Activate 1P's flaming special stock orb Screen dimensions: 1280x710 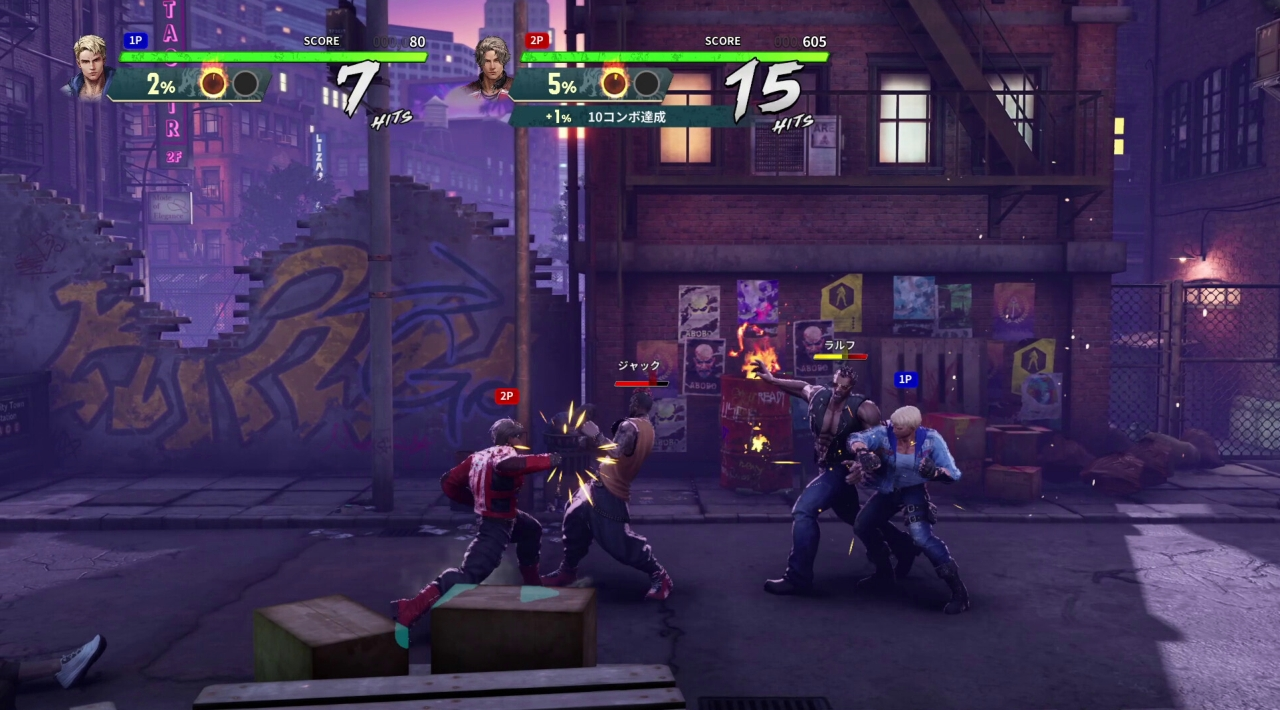click(x=213, y=83)
